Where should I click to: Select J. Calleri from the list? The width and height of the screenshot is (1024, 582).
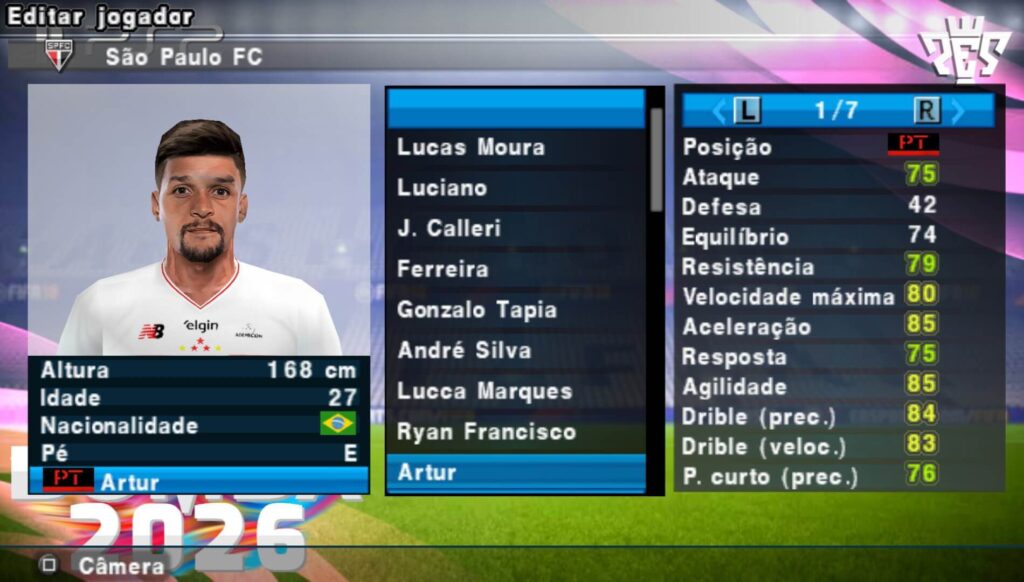(x=515, y=228)
